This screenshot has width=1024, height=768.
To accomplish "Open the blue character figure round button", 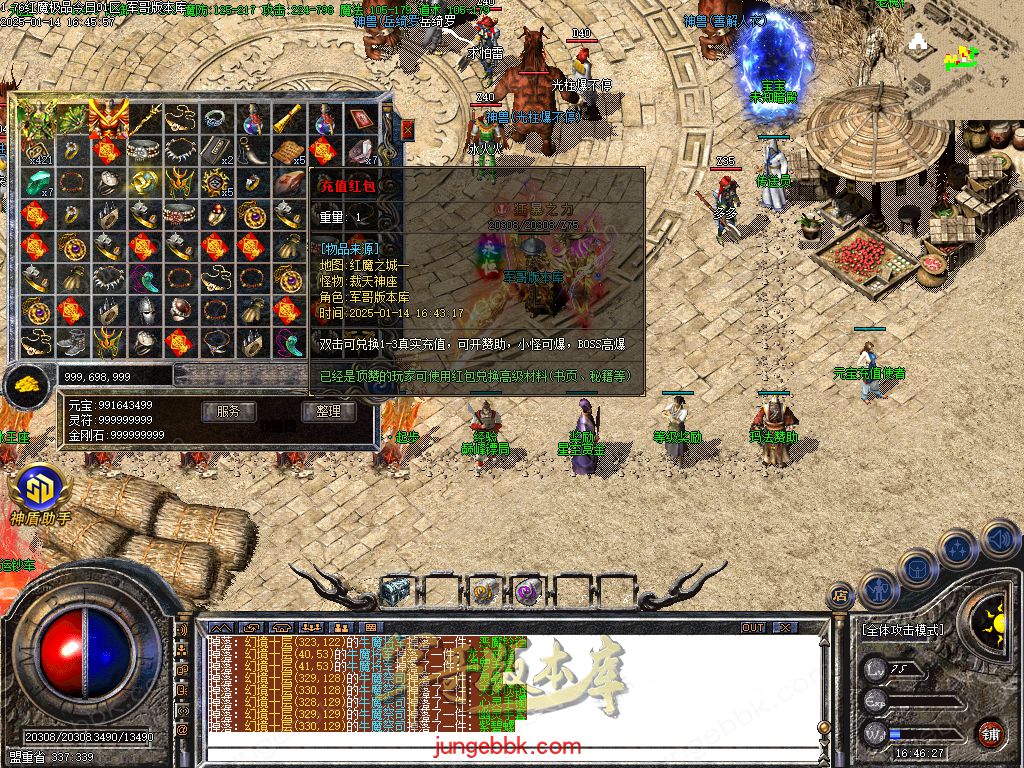I will 879,590.
